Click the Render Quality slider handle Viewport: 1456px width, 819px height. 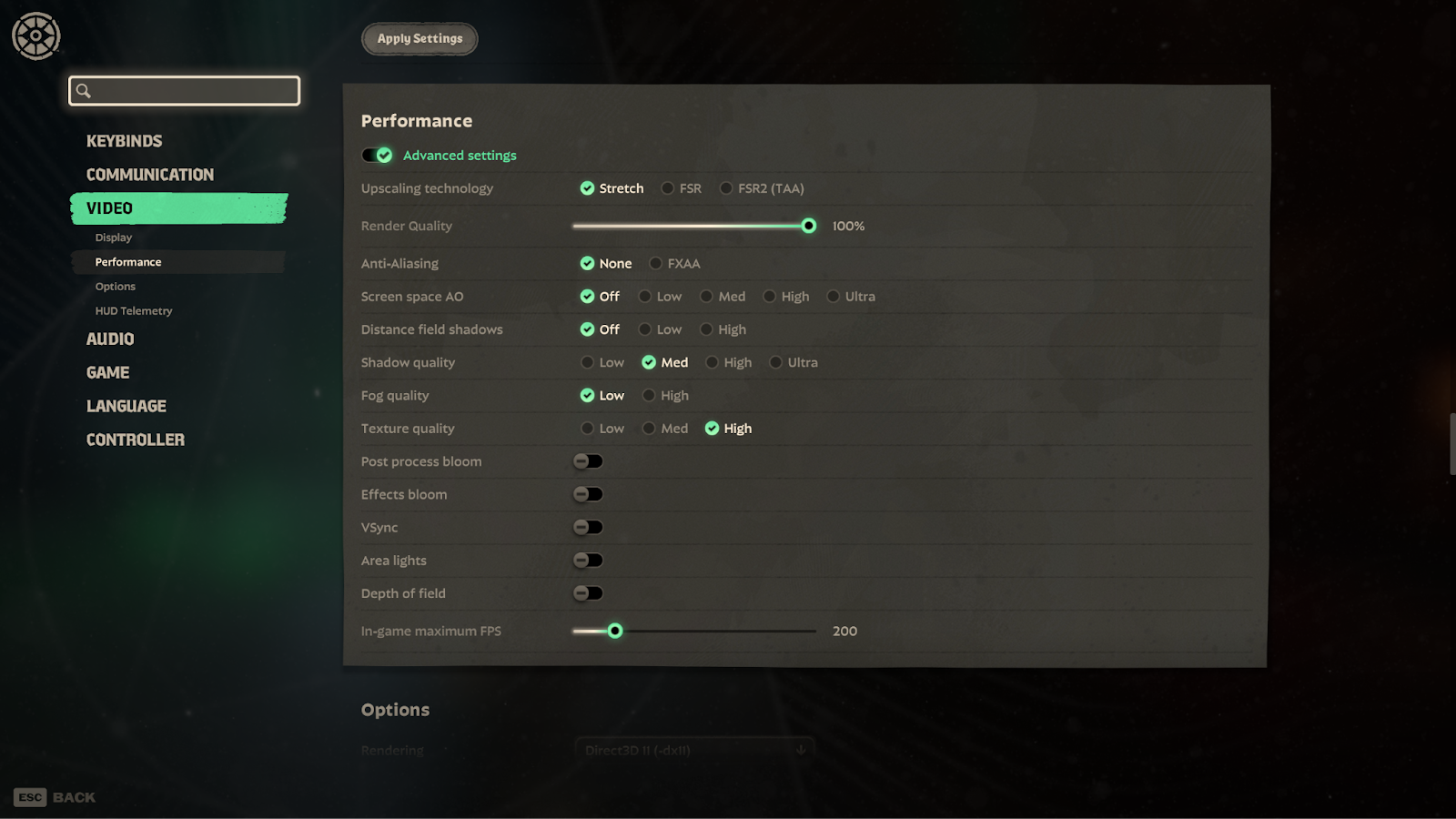(809, 226)
